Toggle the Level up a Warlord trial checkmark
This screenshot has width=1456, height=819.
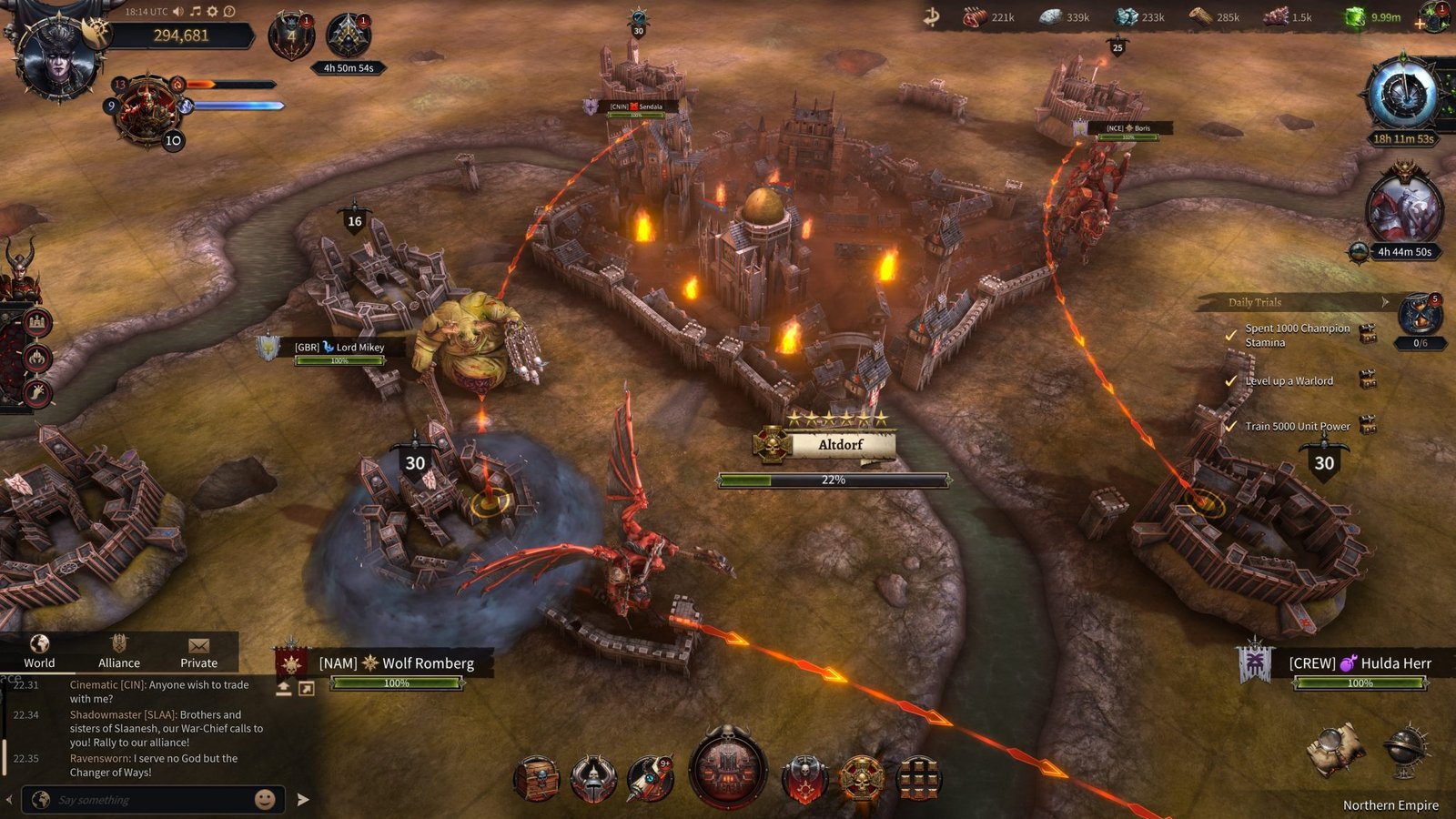click(1230, 380)
